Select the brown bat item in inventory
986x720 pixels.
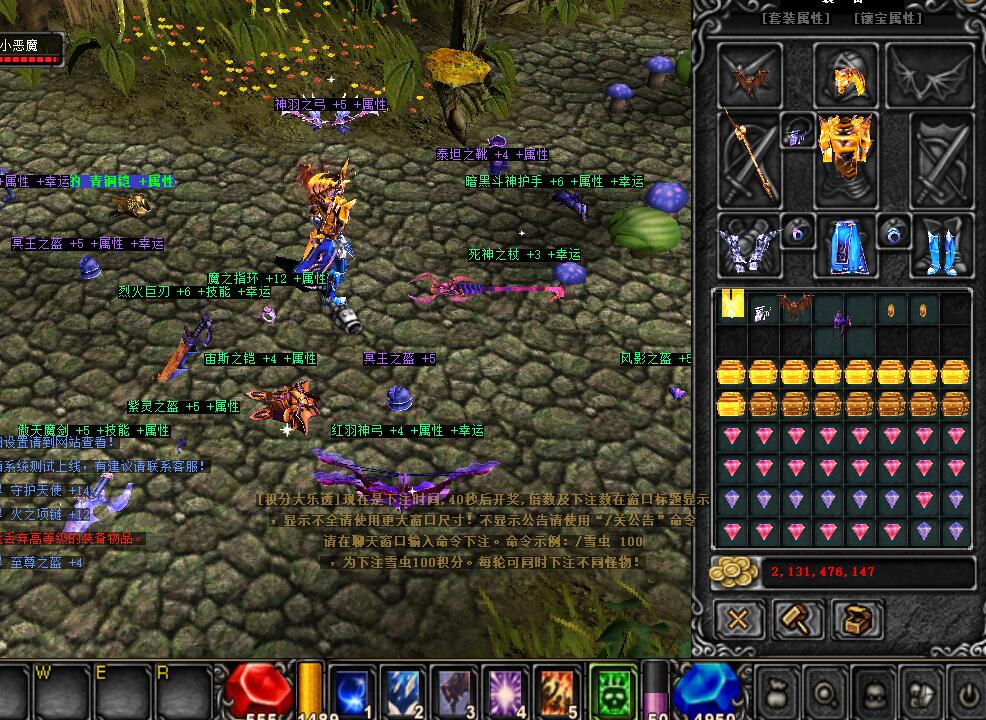(796, 307)
